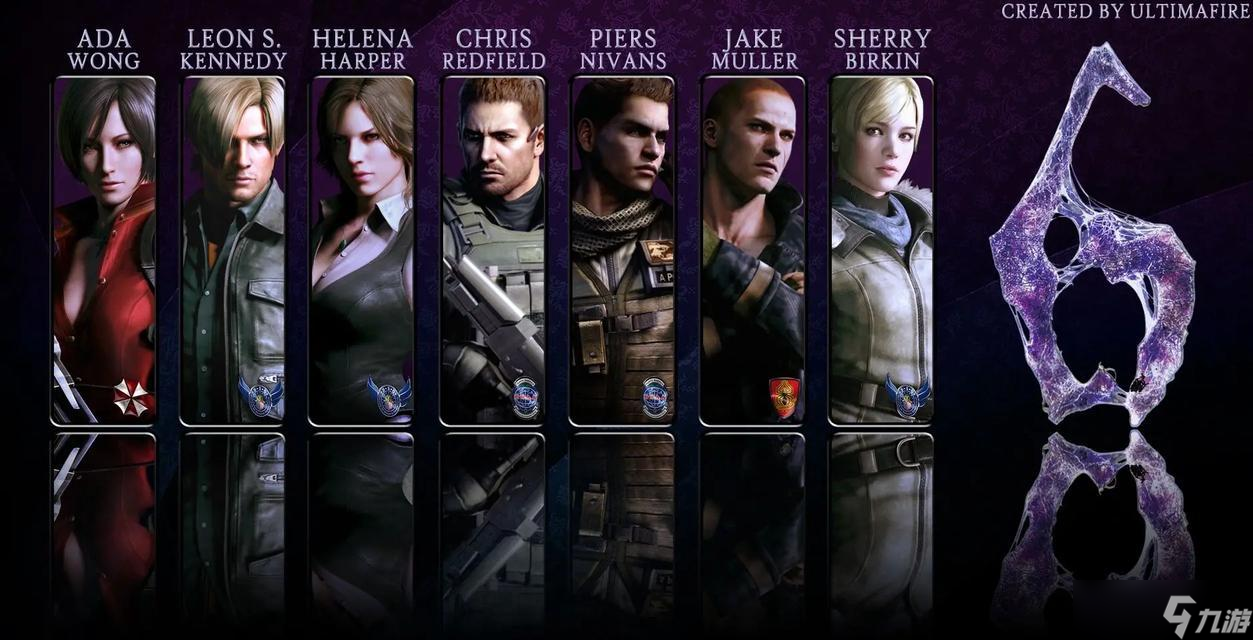Select the Ada Wong character panel
This screenshot has height=640, width=1253.
pyautogui.click(x=104, y=250)
